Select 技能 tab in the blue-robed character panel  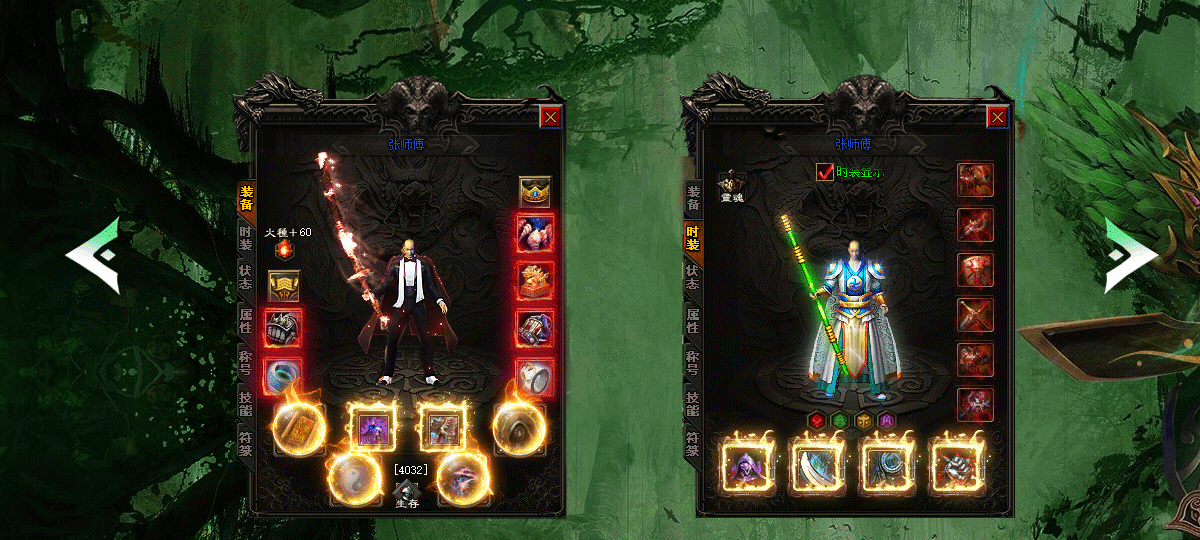692,402
